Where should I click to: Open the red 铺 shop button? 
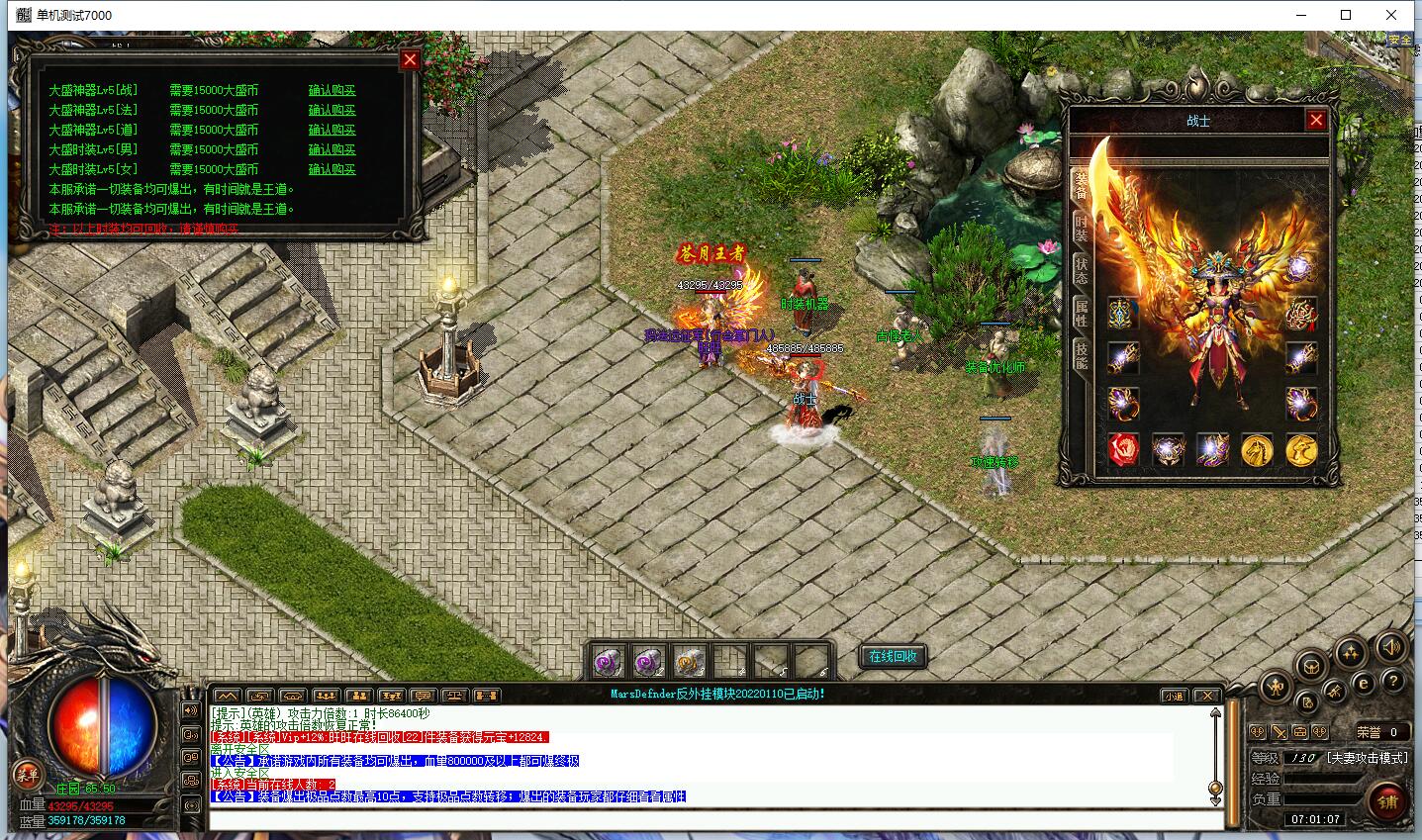coord(1387,801)
